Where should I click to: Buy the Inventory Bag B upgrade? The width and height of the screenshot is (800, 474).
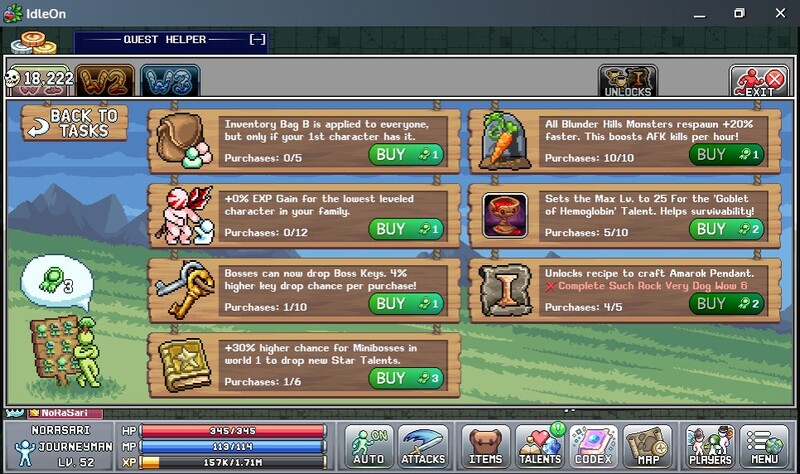coord(405,154)
